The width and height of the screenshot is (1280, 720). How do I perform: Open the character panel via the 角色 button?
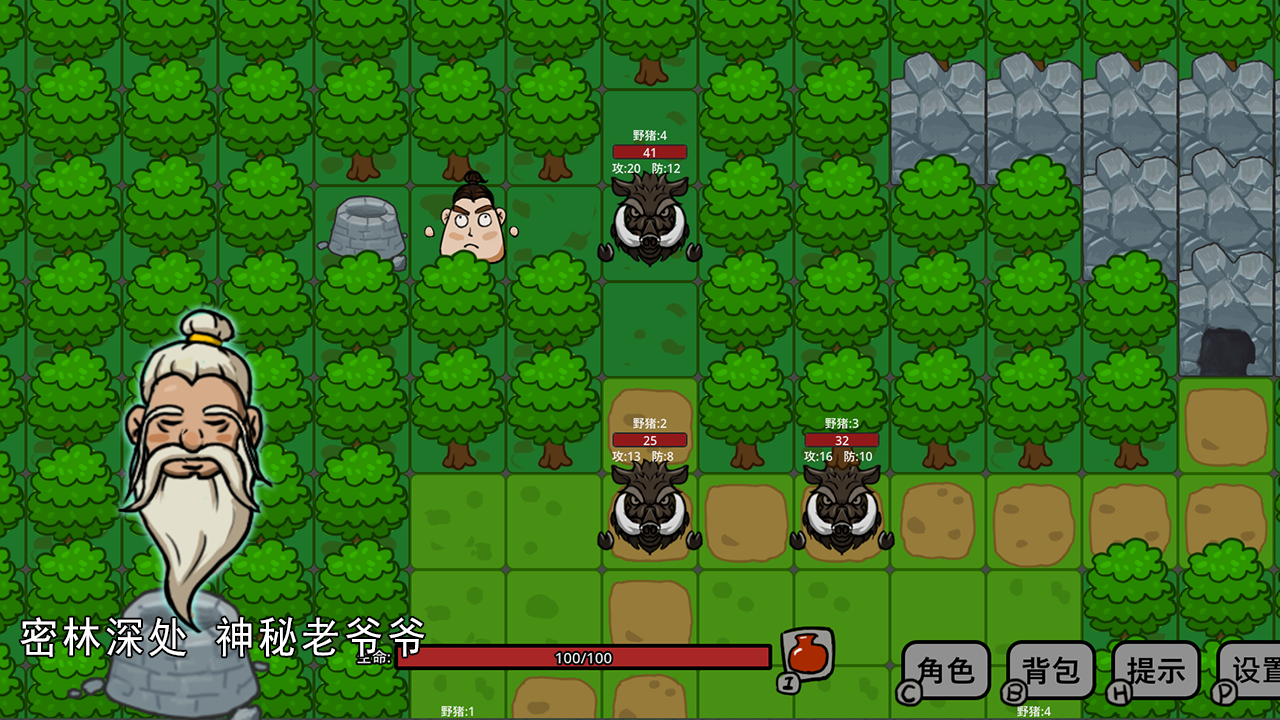946,671
